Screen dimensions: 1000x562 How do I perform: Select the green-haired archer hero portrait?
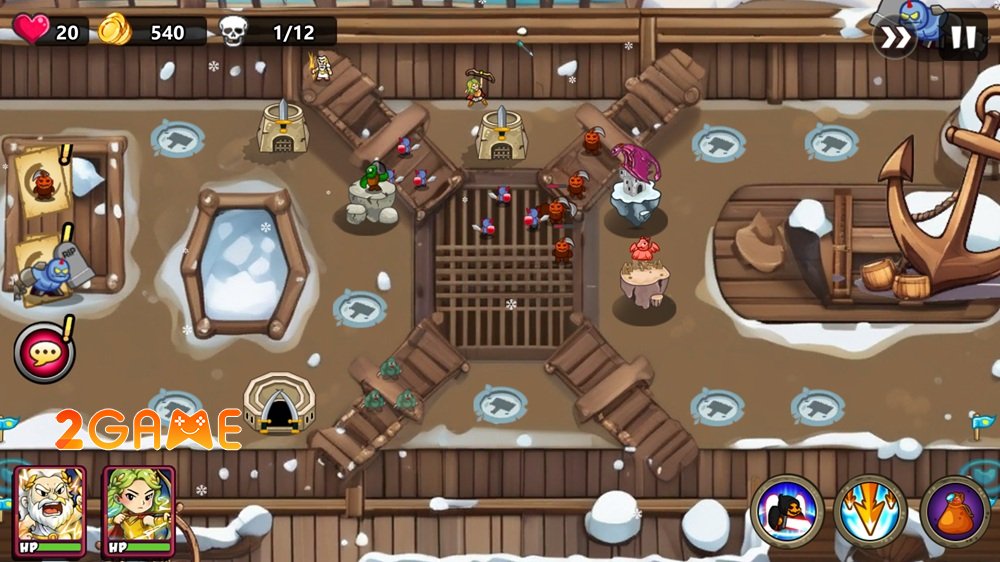138,510
